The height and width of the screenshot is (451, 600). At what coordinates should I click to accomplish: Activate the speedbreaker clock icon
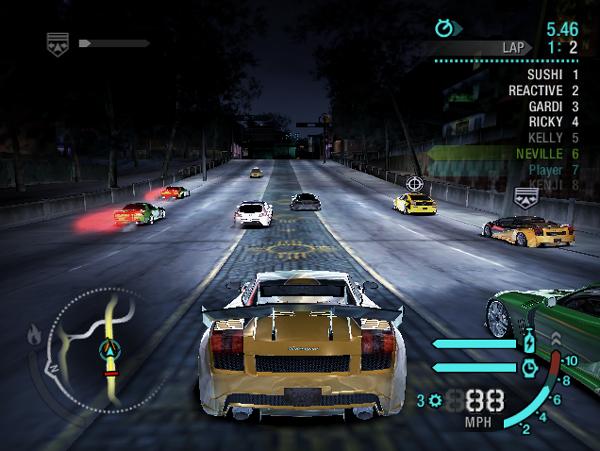click(x=530, y=367)
